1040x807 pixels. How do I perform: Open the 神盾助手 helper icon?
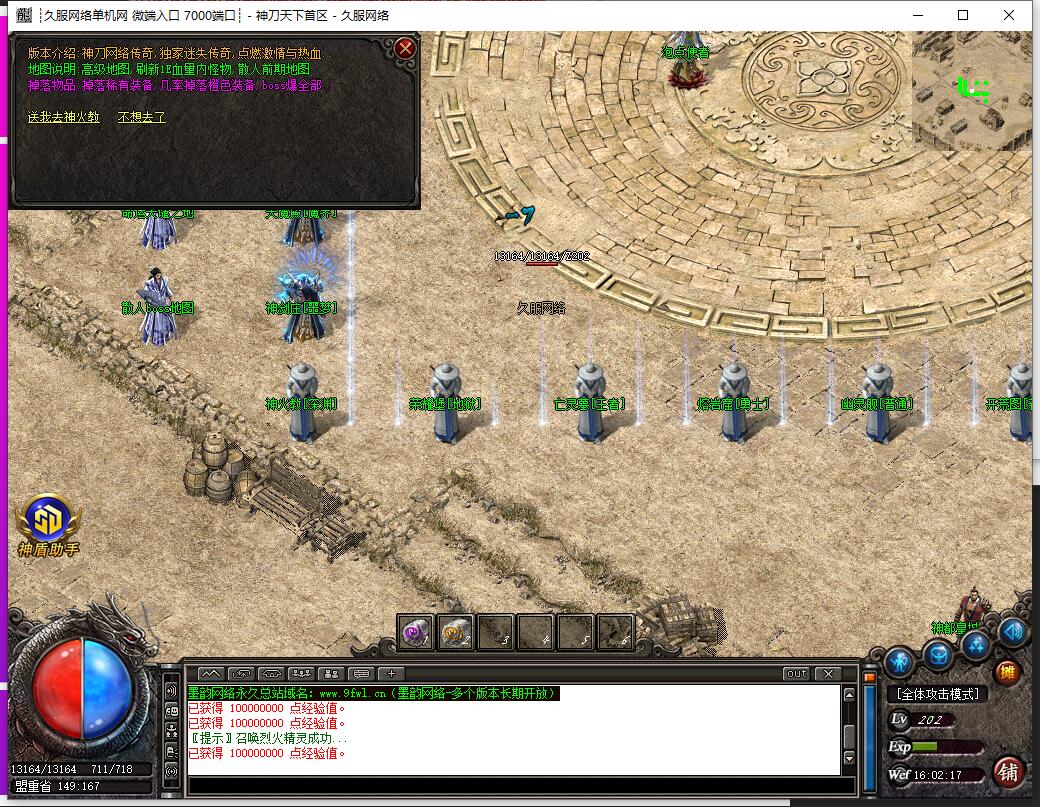pyautogui.click(x=48, y=518)
